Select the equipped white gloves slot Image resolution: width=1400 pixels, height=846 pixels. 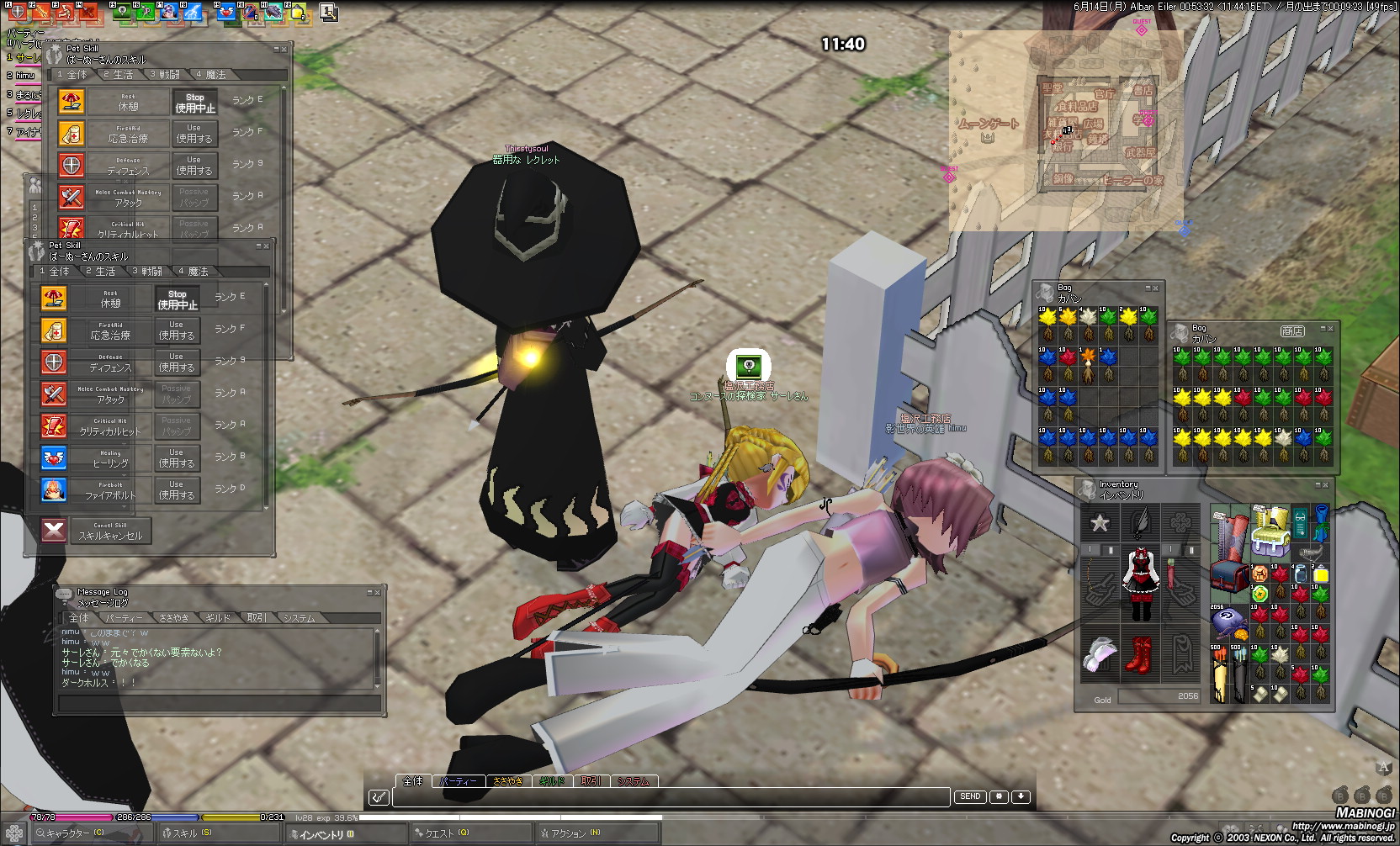1100,654
